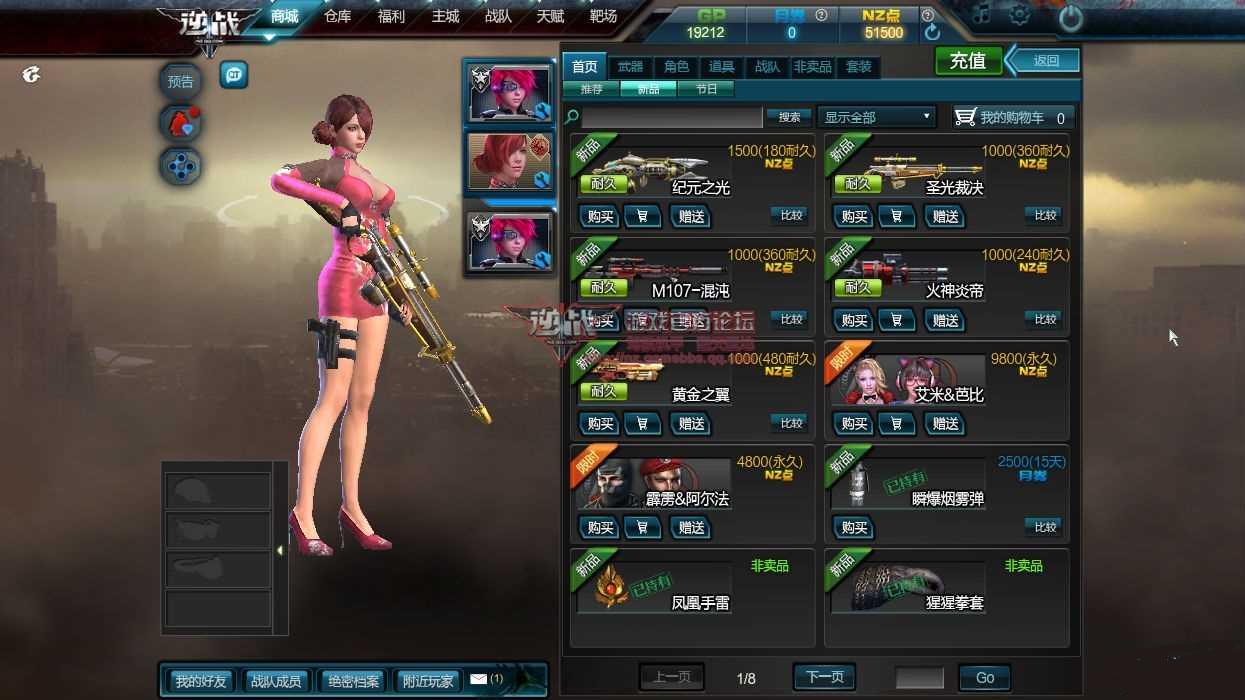
Task: Click the 搜索 search button
Action: tap(789, 117)
